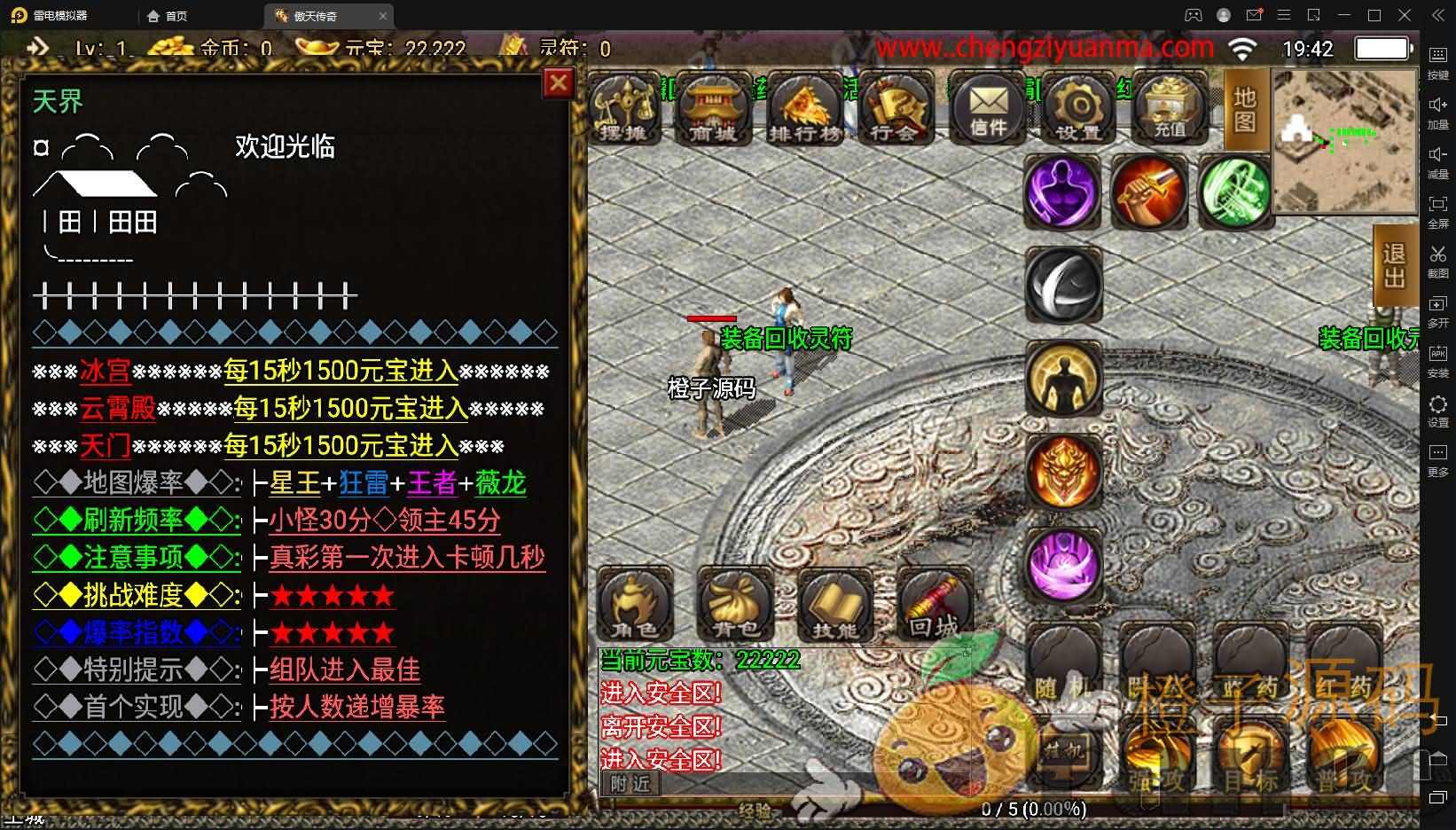Open the 地图 map tab

click(1245, 108)
